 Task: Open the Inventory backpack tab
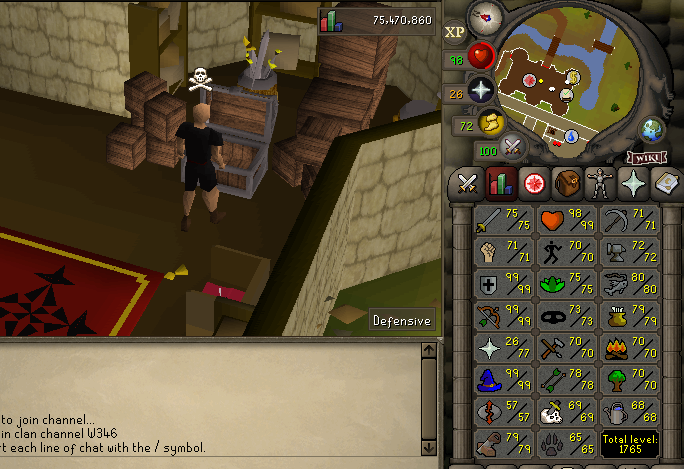pos(567,184)
